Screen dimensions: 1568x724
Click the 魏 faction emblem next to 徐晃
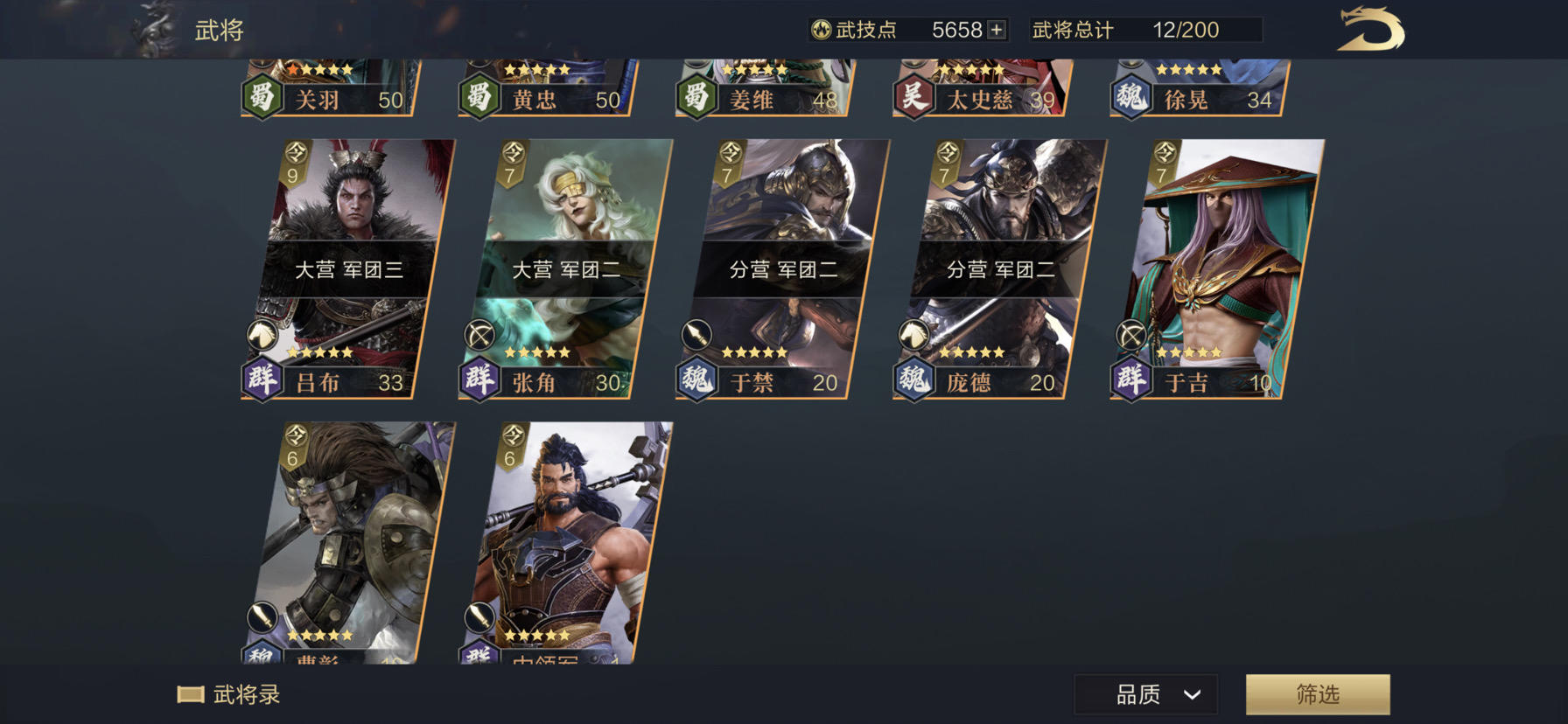coord(1130,100)
